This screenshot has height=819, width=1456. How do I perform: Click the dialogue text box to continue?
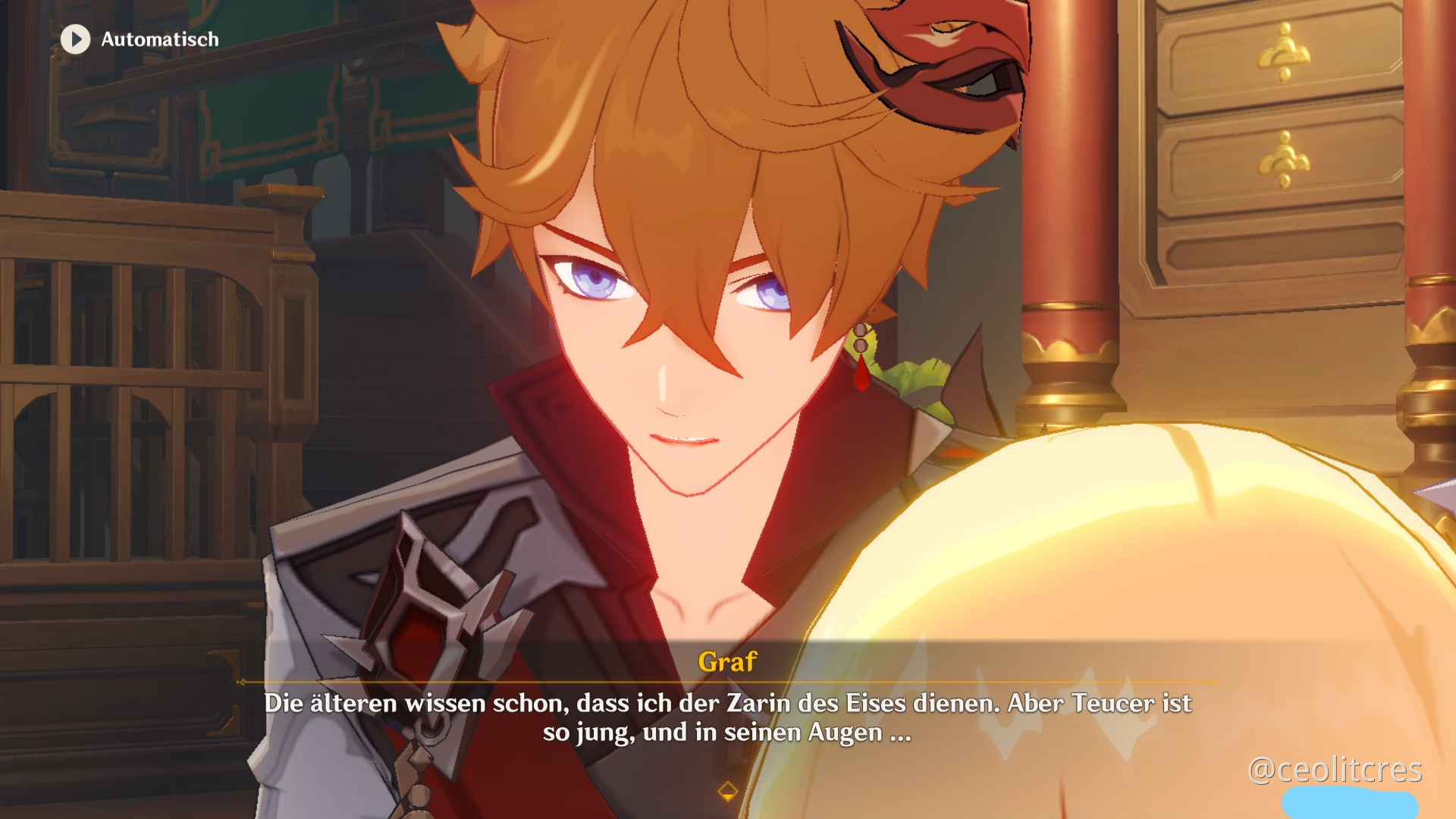(x=726, y=720)
